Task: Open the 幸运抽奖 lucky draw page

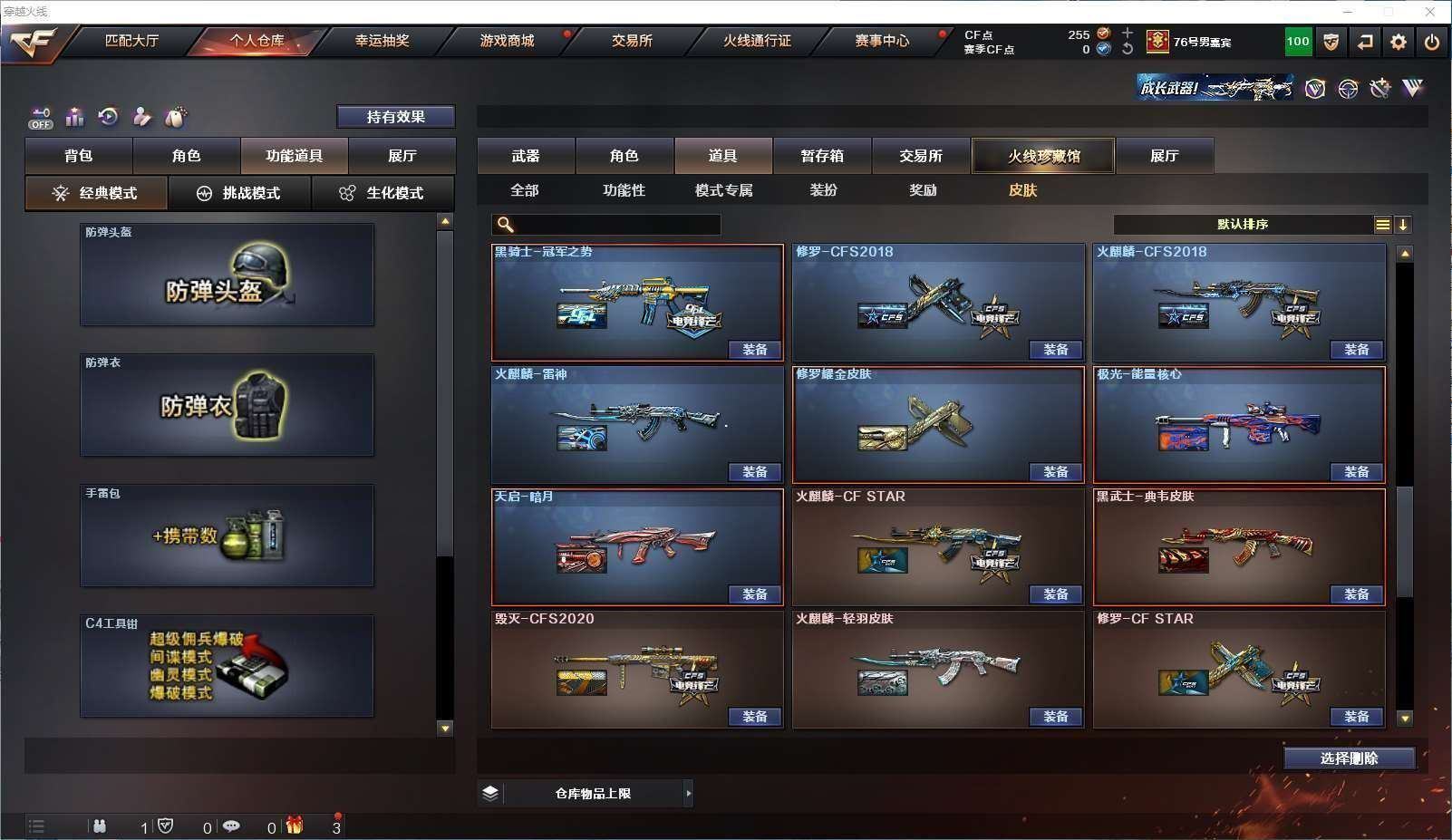Action: pos(382,41)
